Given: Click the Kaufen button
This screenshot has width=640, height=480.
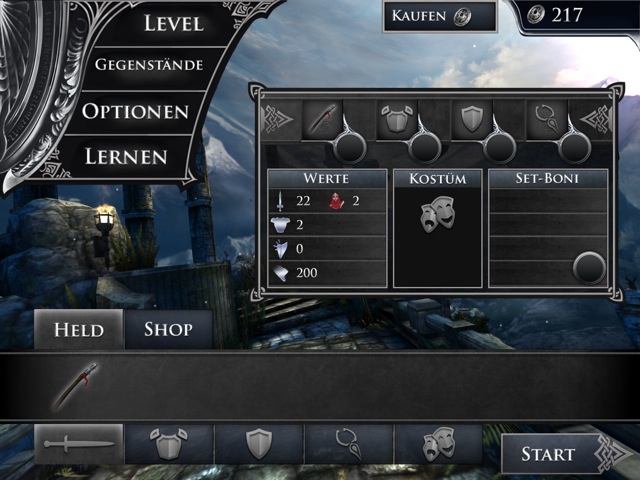Looking at the screenshot, I should [x=439, y=16].
